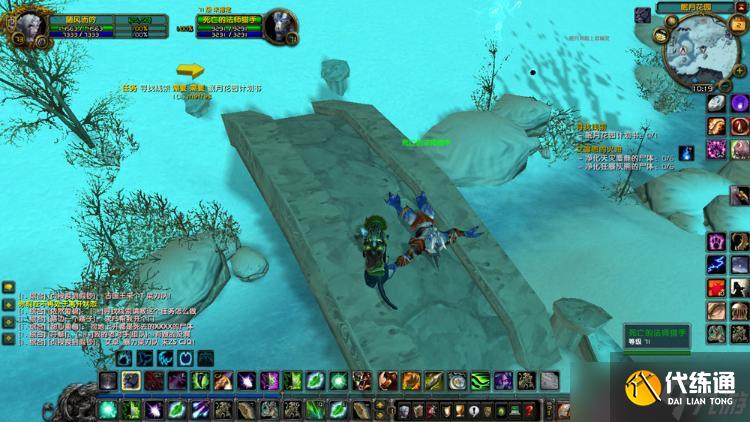Image resolution: width=750 pixels, height=422 pixels.
Task: Click the small collapse button above minimap
Action: [743, 8]
